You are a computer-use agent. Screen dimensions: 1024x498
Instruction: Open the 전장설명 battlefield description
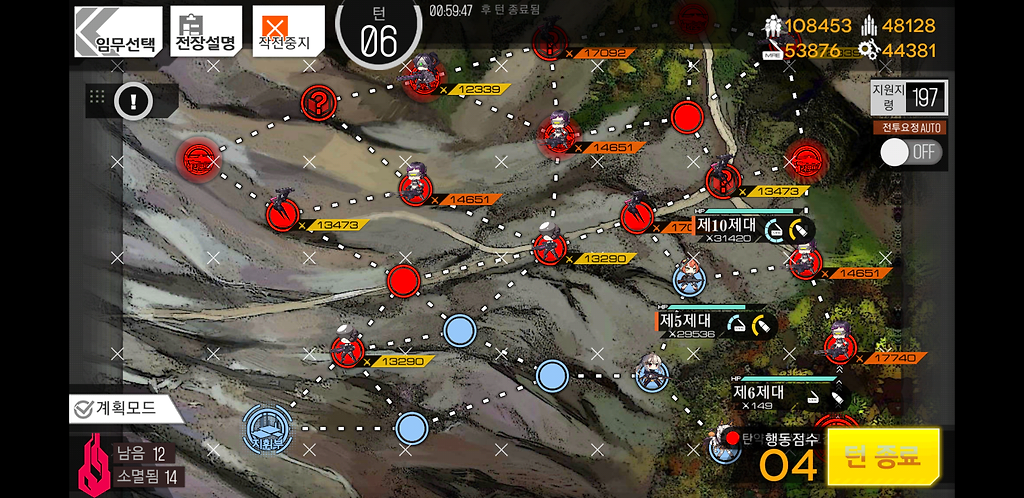[205, 32]
